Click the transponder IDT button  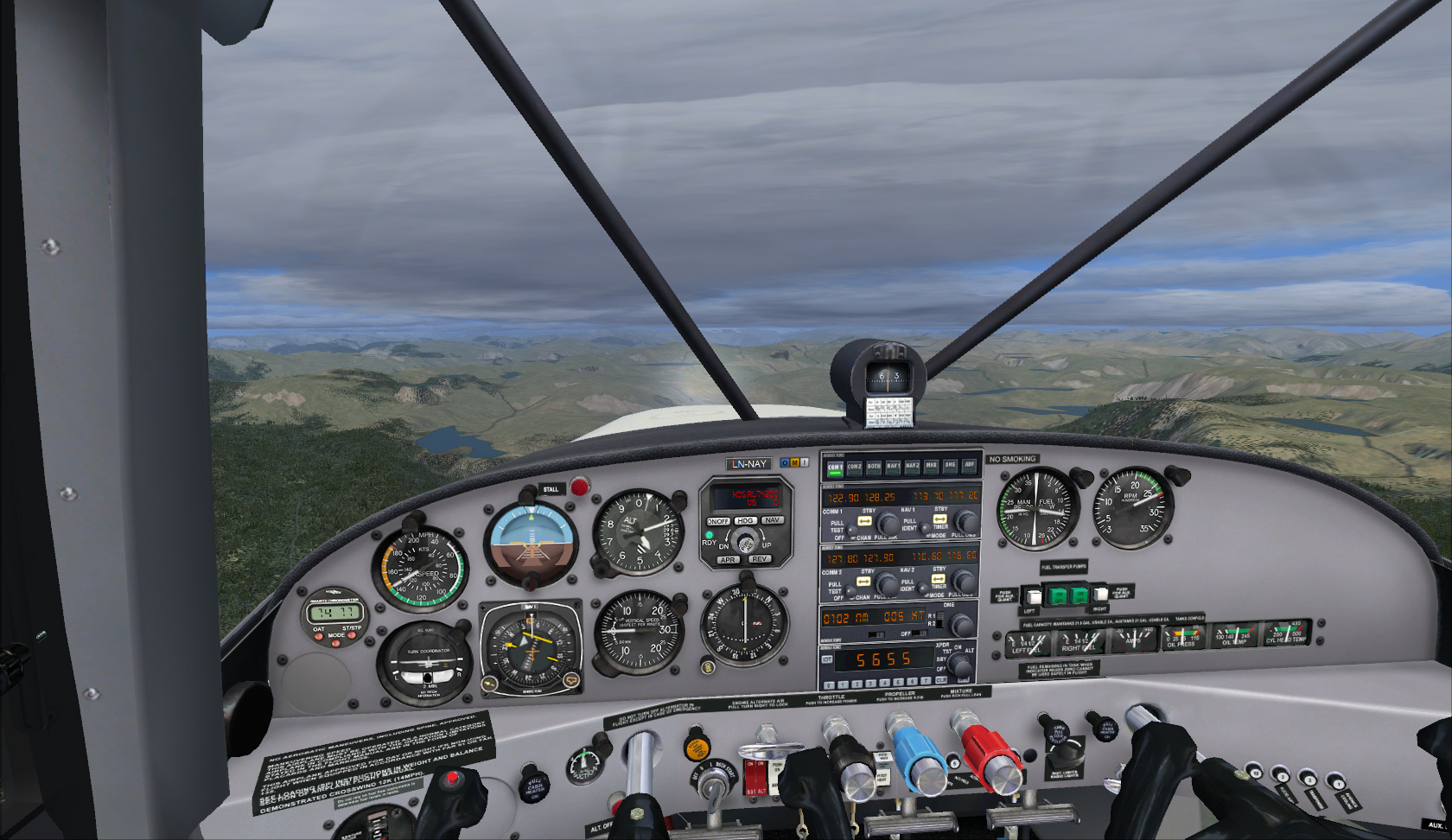coord(827,659)
